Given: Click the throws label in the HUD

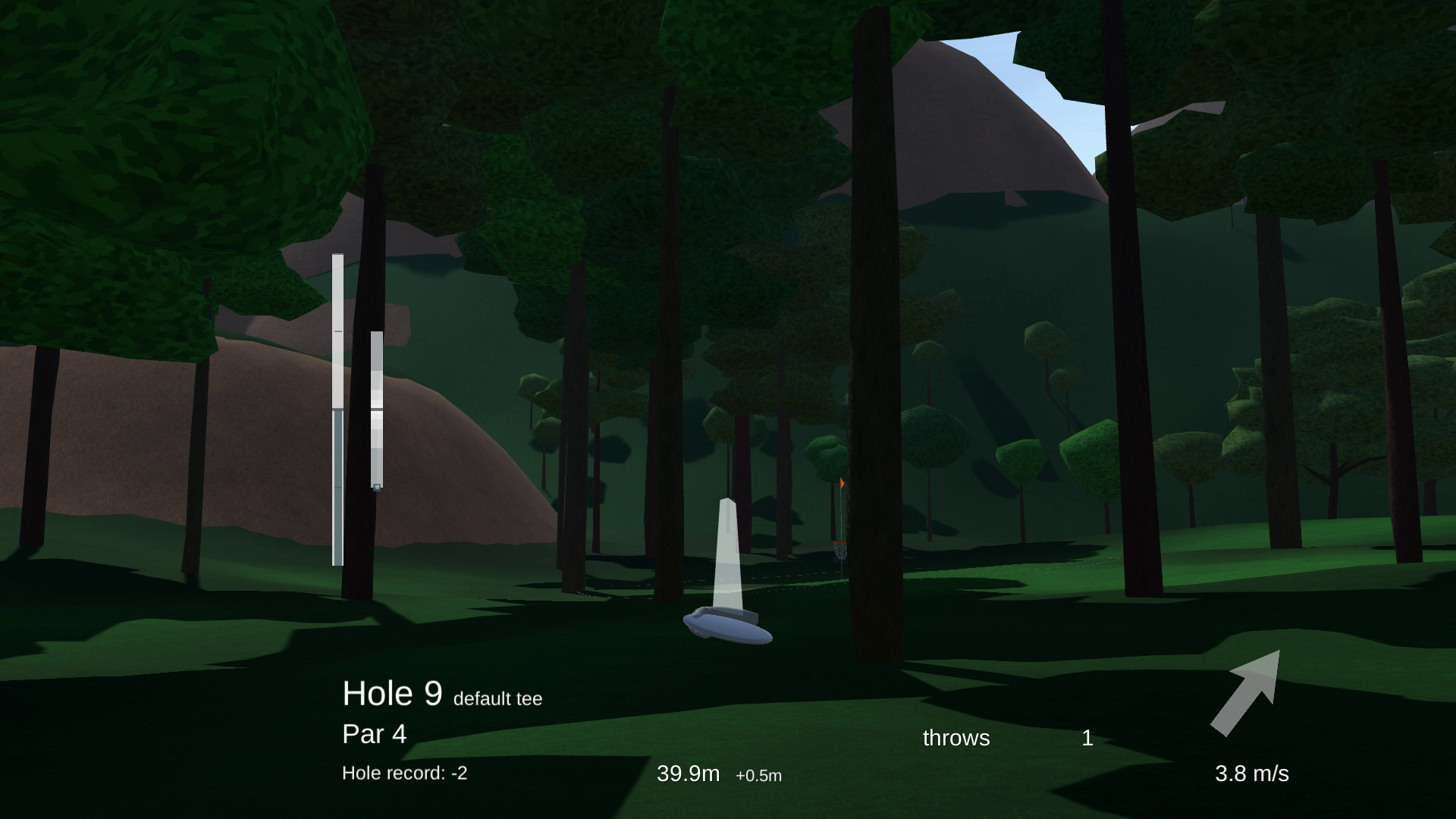Looking at the screenshot, I should 955,738.
